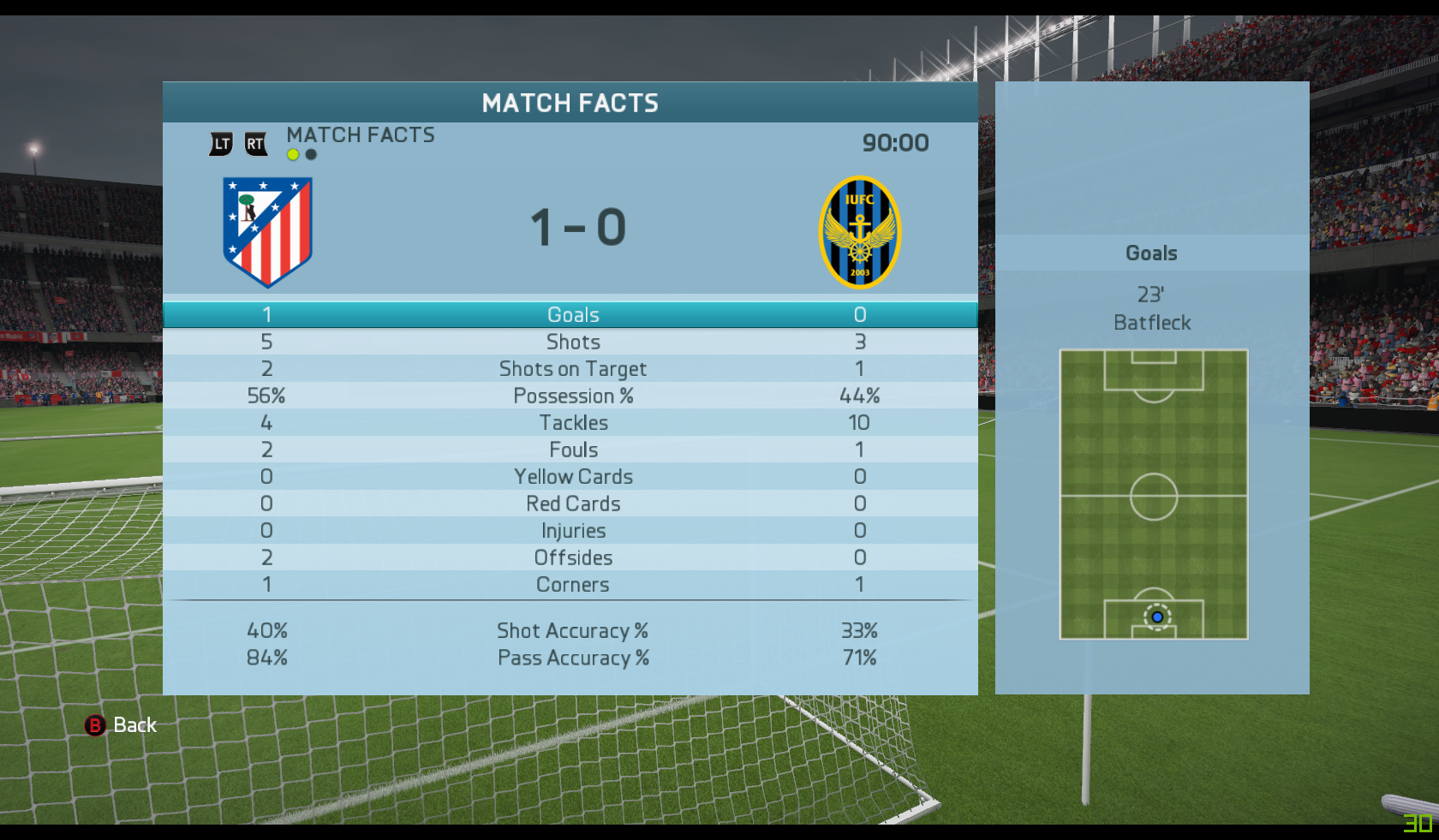Screen dimensions: 1439x840
Task: Choose the Yellow Cards row
Action: 572,477
